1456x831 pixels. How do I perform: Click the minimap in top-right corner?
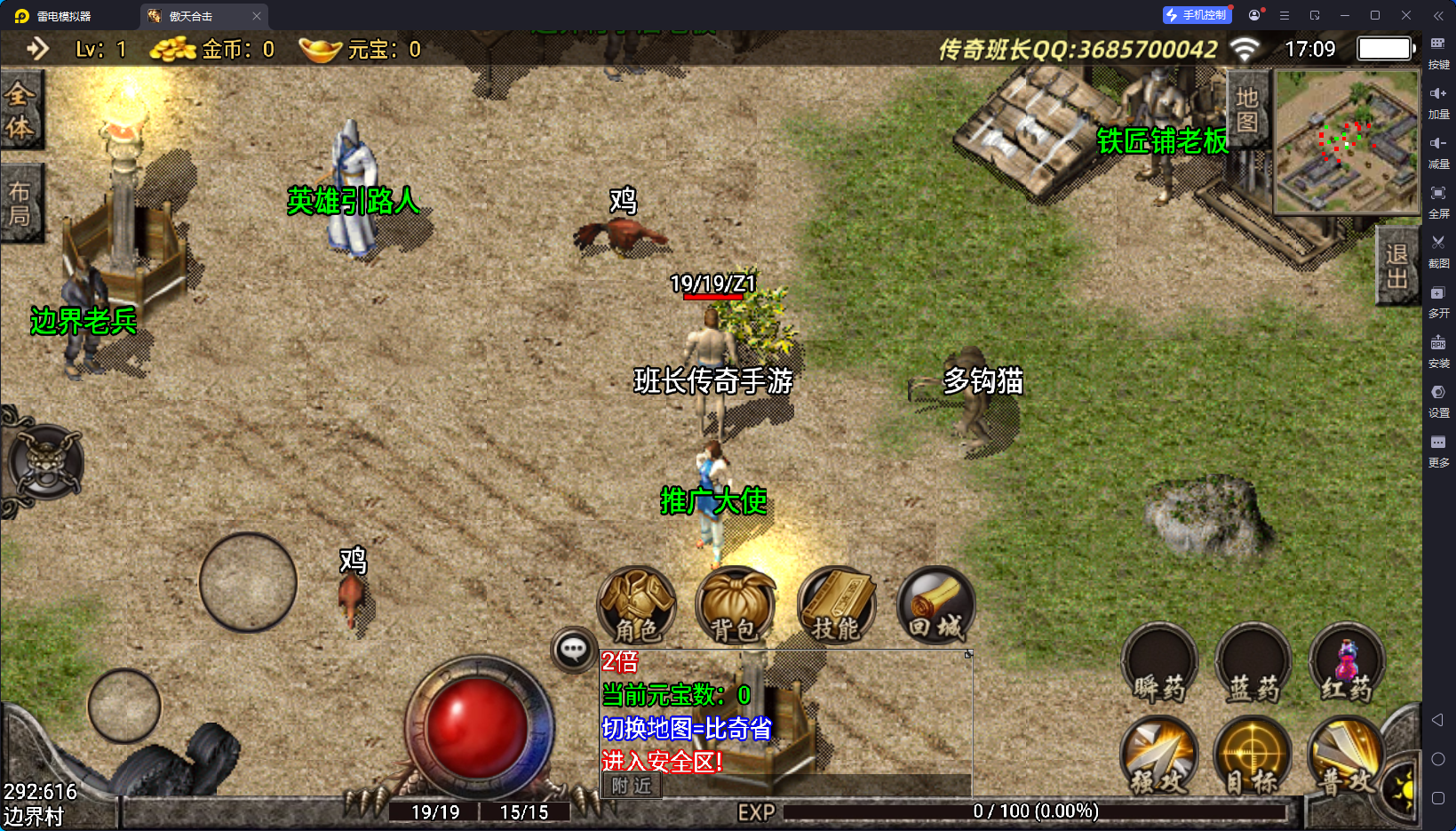coord(1346,142)
